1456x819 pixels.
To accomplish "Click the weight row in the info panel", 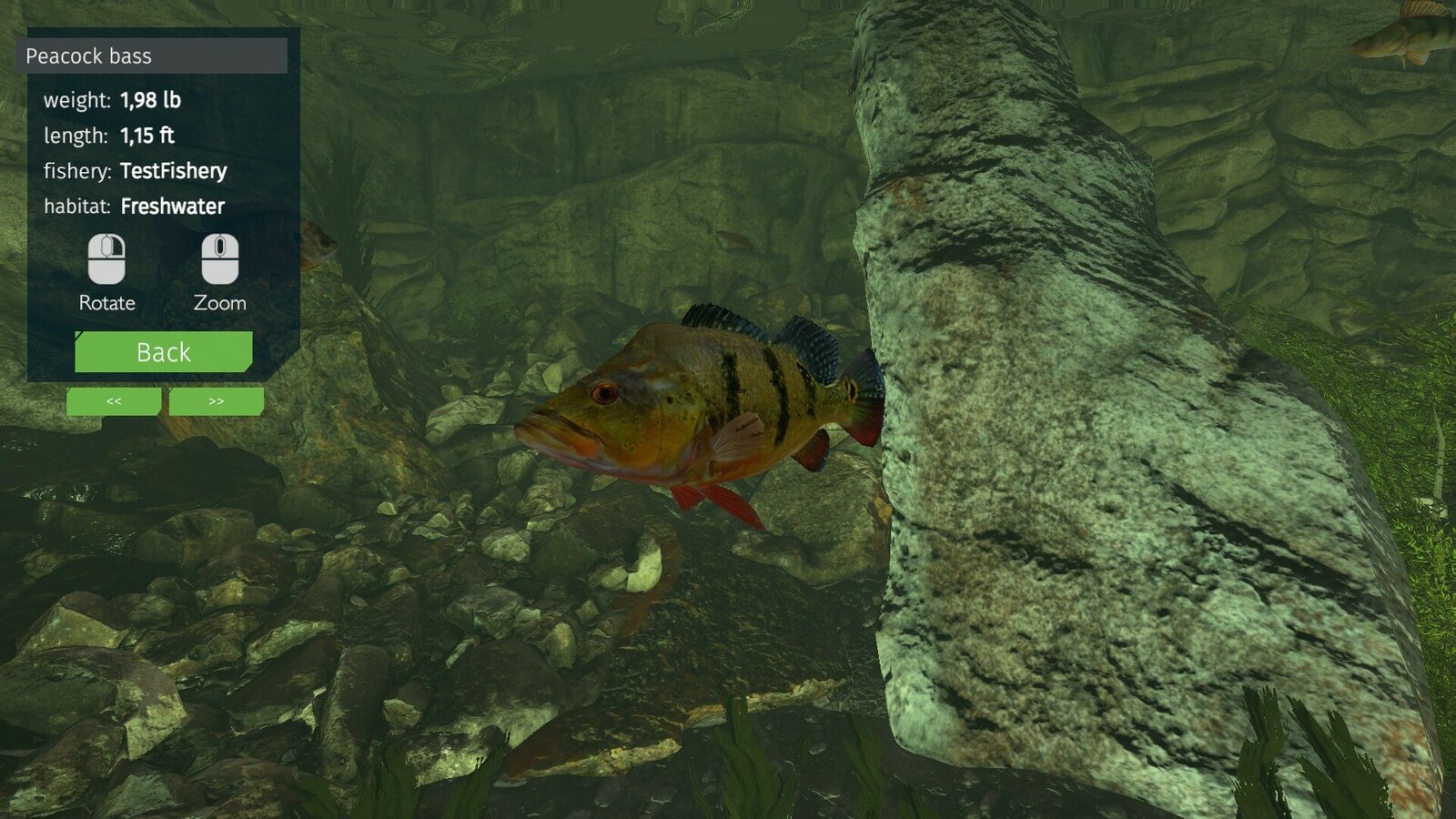I will pos(114,101).
